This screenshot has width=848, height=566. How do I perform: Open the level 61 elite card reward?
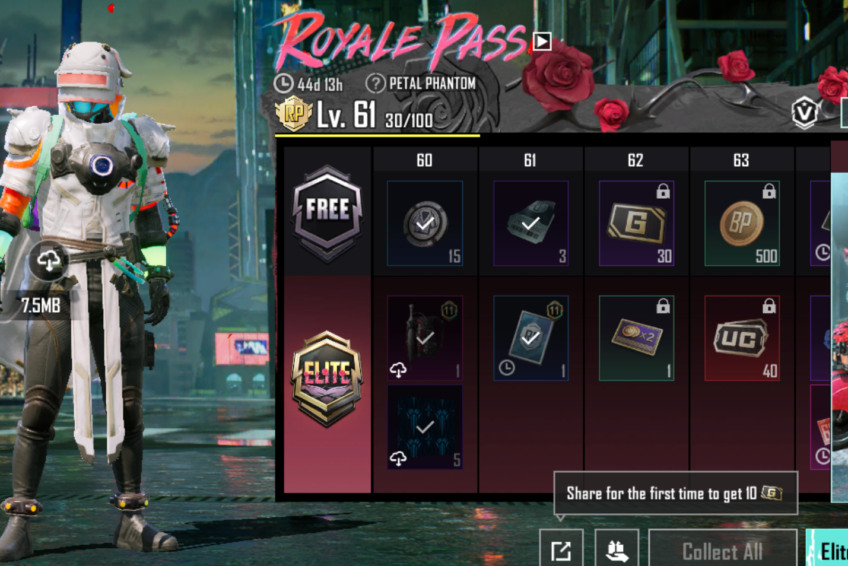(530, 338)
